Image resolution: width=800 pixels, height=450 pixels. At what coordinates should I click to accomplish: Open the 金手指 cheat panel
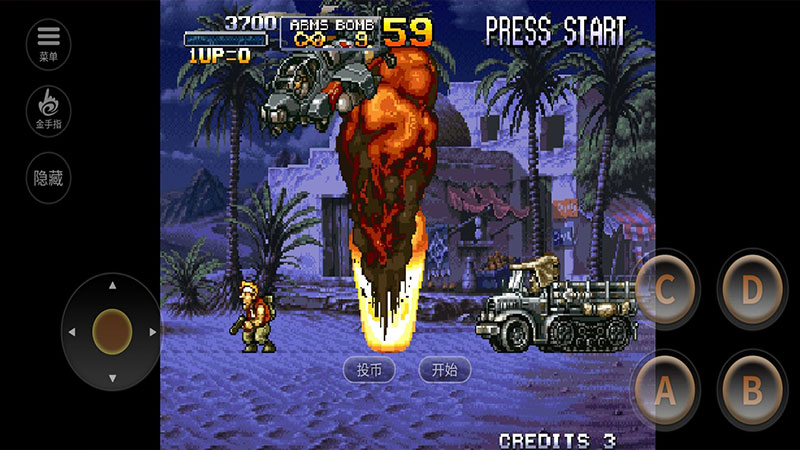click(48, 110)
